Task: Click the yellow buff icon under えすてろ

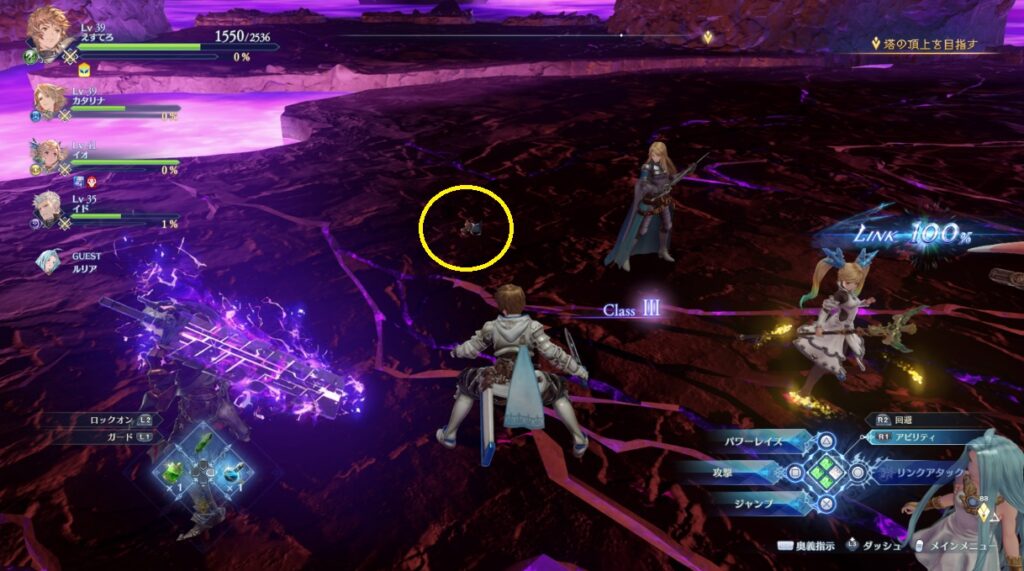Action: click(83, 71)
